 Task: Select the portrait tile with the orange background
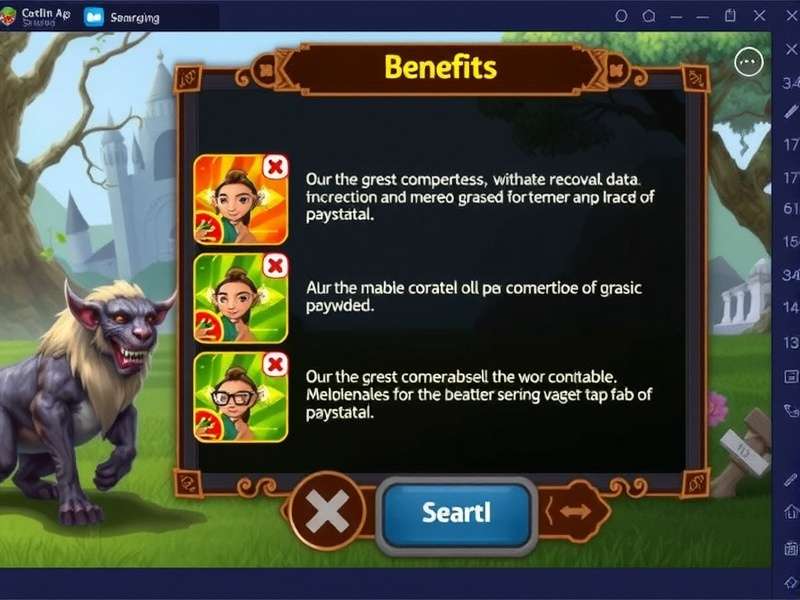point(238,199)
